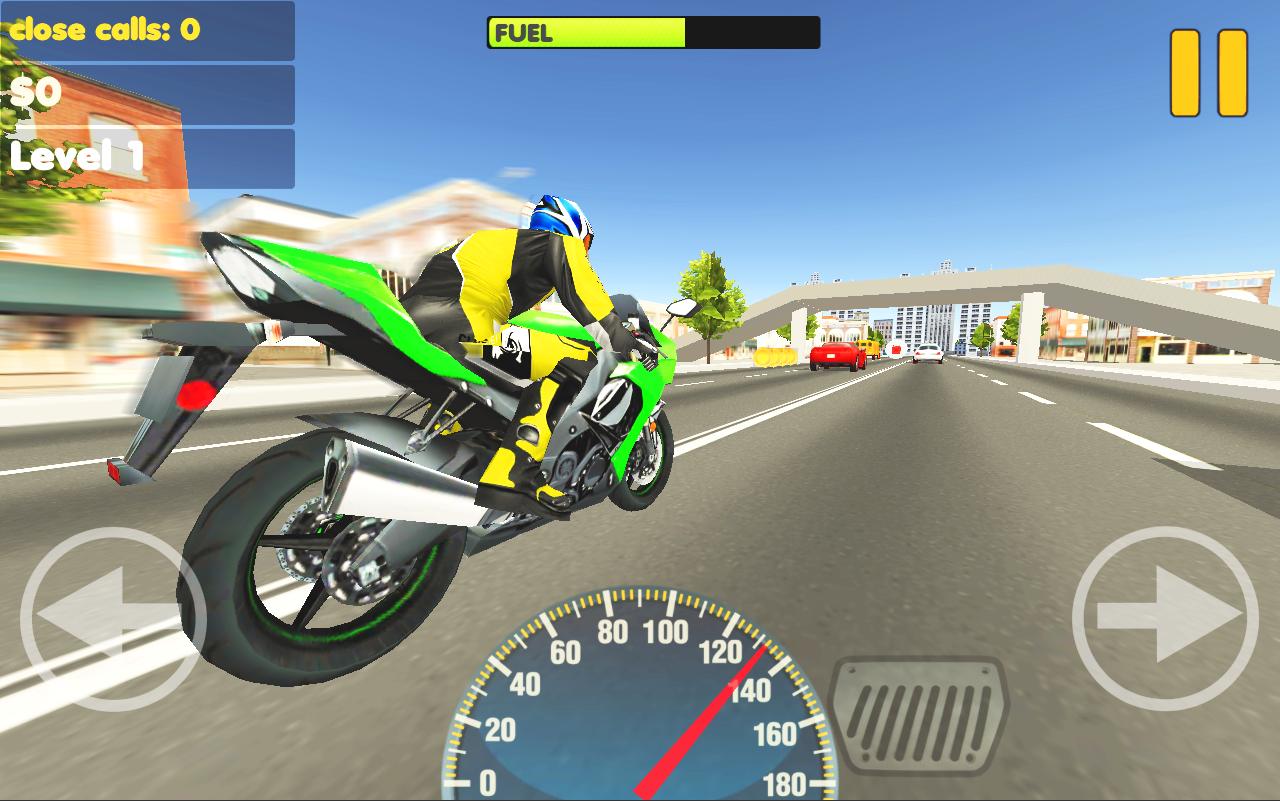Screen dimensions: 1280x801
Task: Tap the white car on highway
Action: [928, 355]
